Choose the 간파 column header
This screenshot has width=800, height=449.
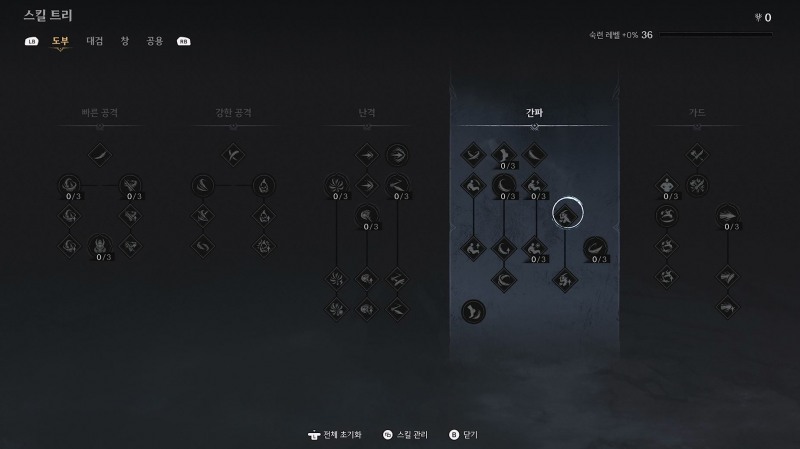[x=534, y=113]
